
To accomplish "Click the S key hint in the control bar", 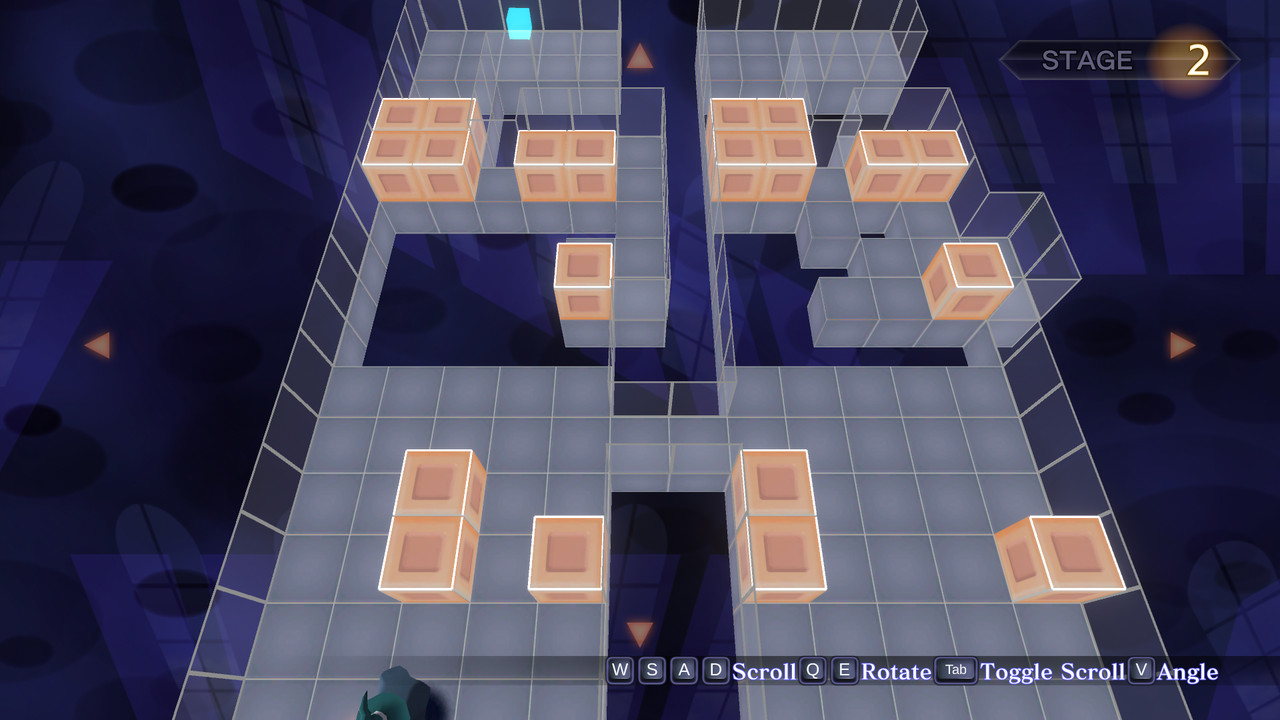I will (651, 671).
